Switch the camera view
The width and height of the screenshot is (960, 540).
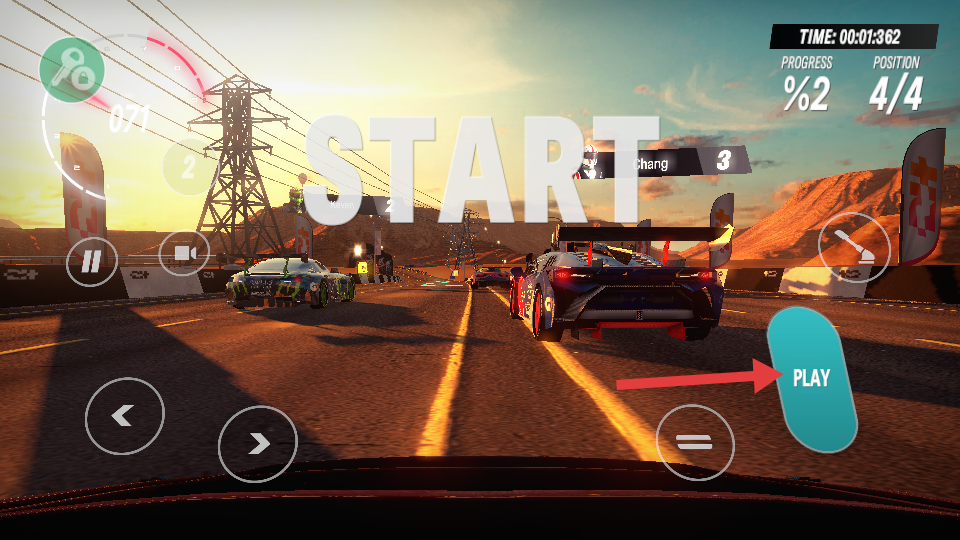click(x=184, y=254)
